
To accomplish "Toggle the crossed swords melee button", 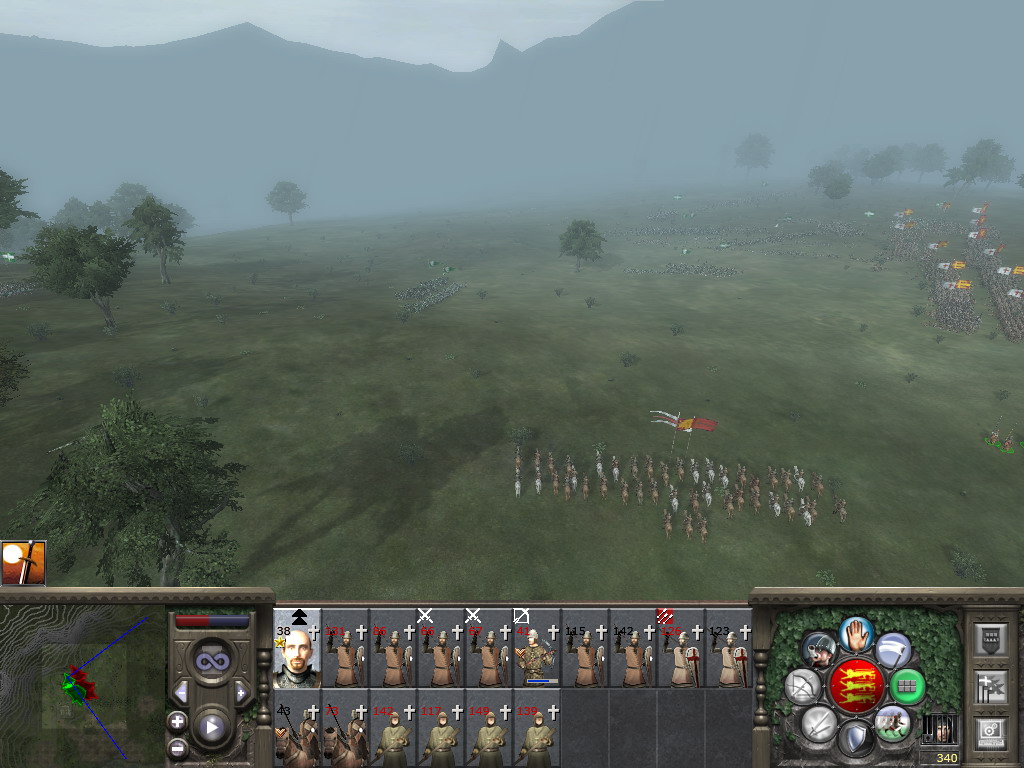I will point(819,723).
